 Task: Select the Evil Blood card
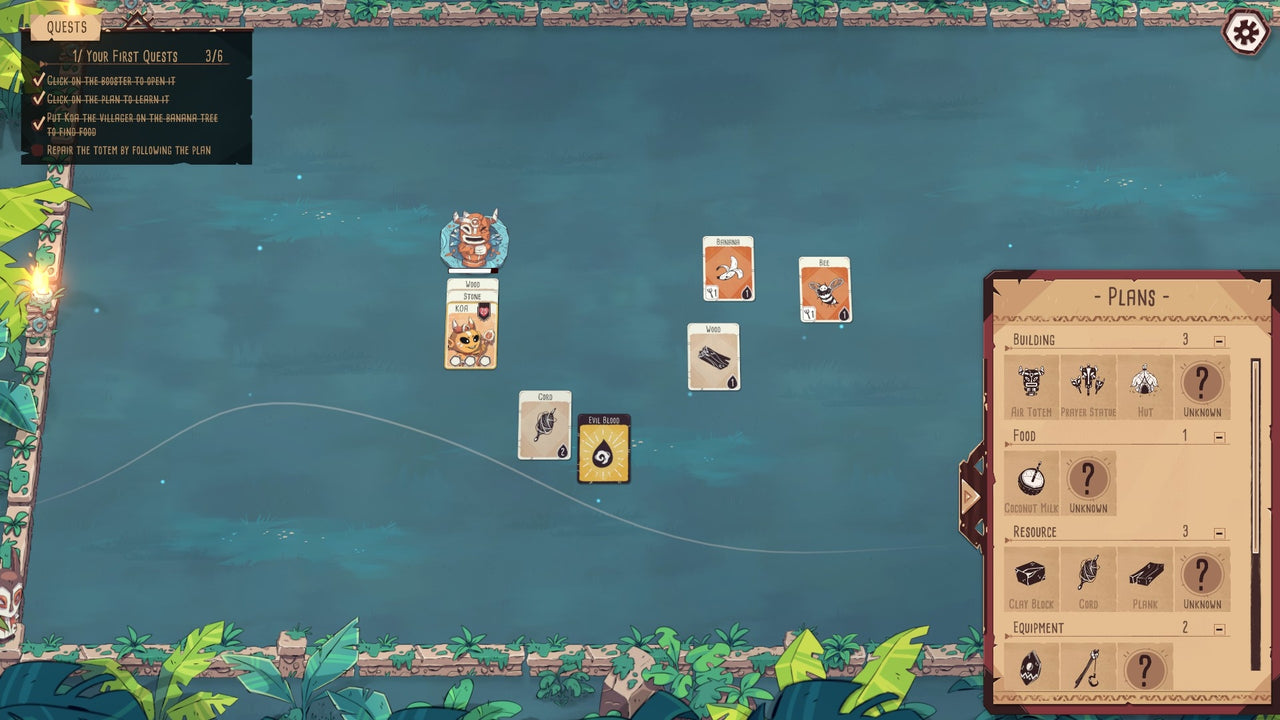tap(602, 452)
